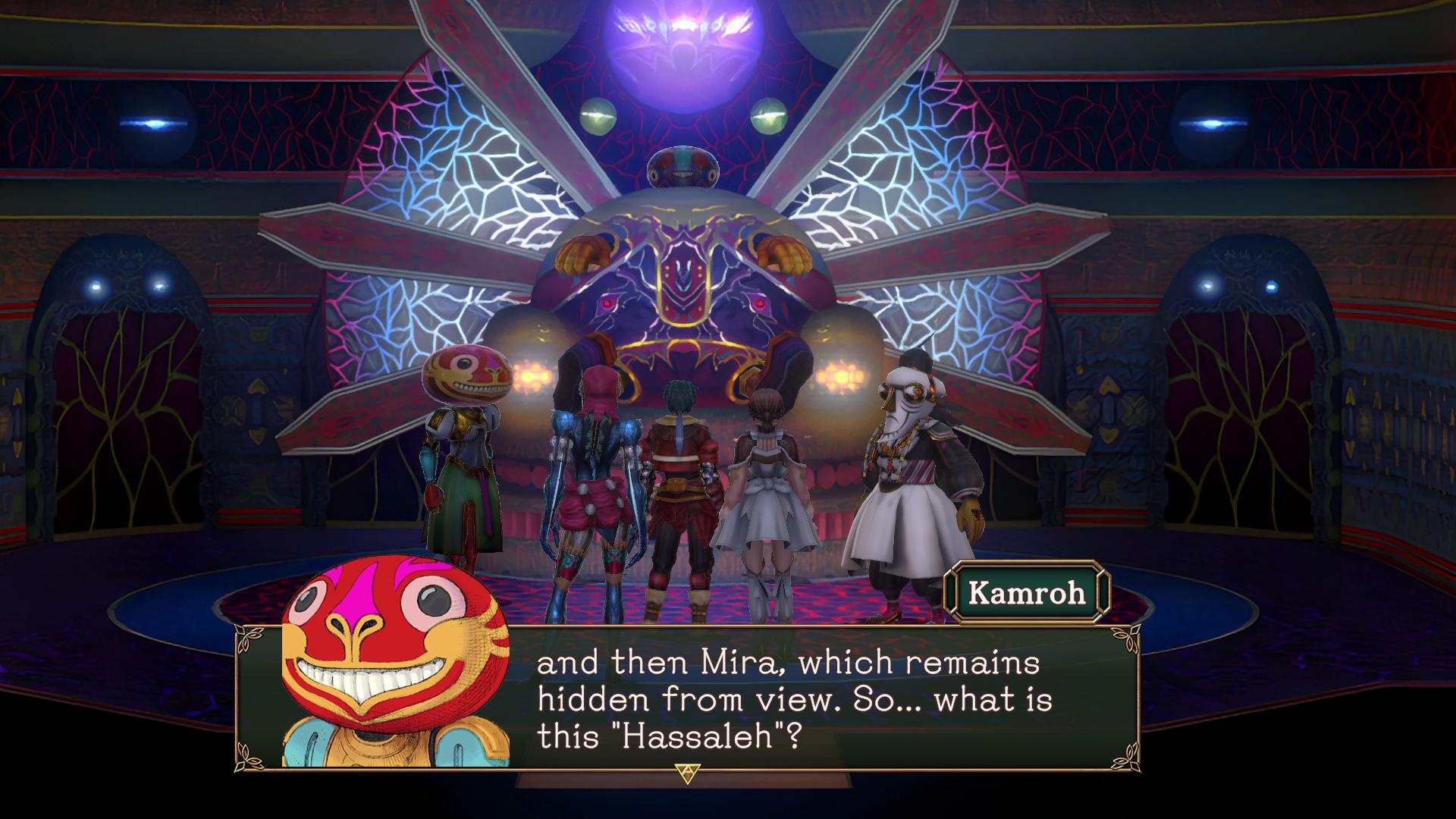Advance dialogue with the triangle continue arrow

point(686,773)
